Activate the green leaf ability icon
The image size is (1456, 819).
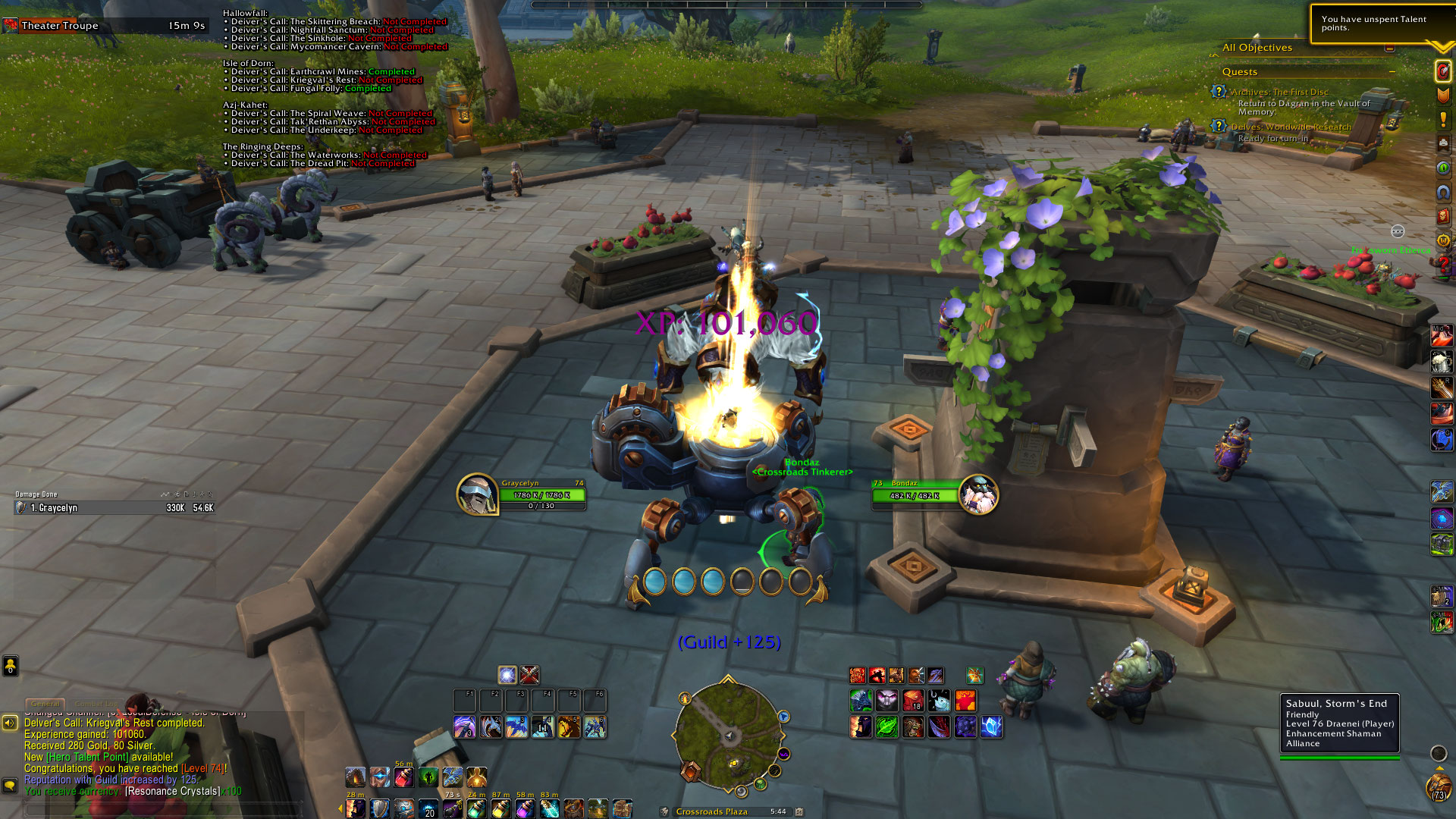[x=886, y=727]
